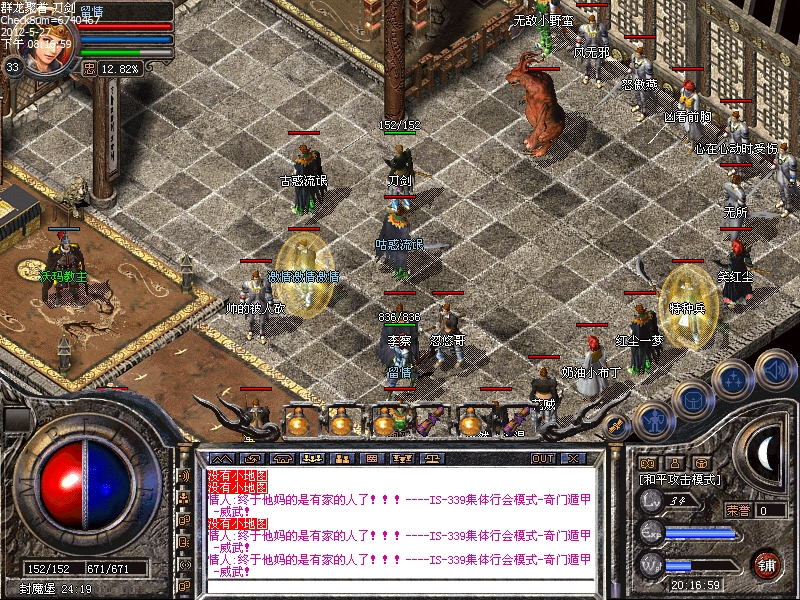Toggle sound with the speaker button
The height and width of the screenshot is (600, 800).
coord(774,367)
